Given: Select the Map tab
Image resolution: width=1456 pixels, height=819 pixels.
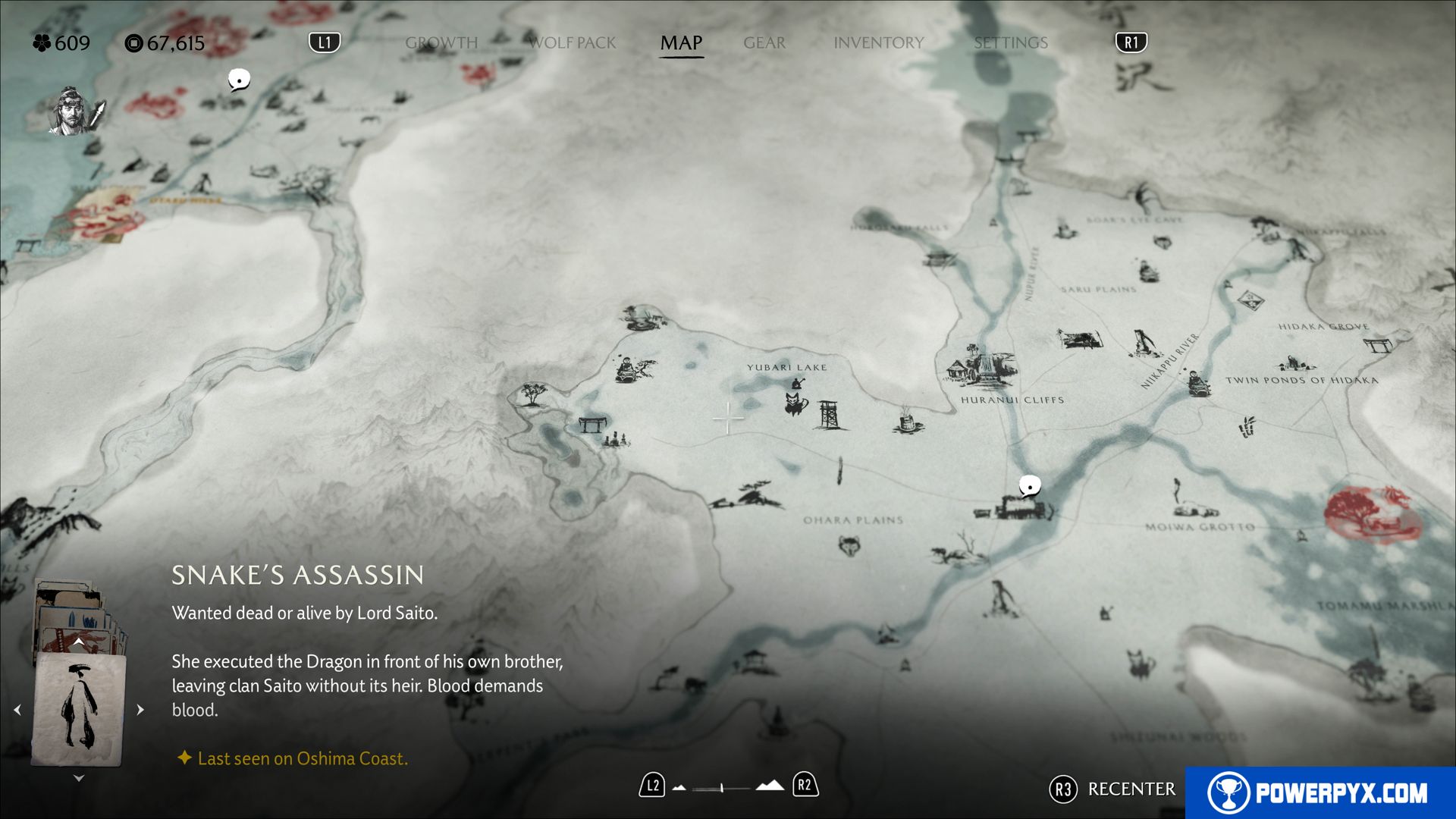Looking at the screenshot, I should [681, 43].
